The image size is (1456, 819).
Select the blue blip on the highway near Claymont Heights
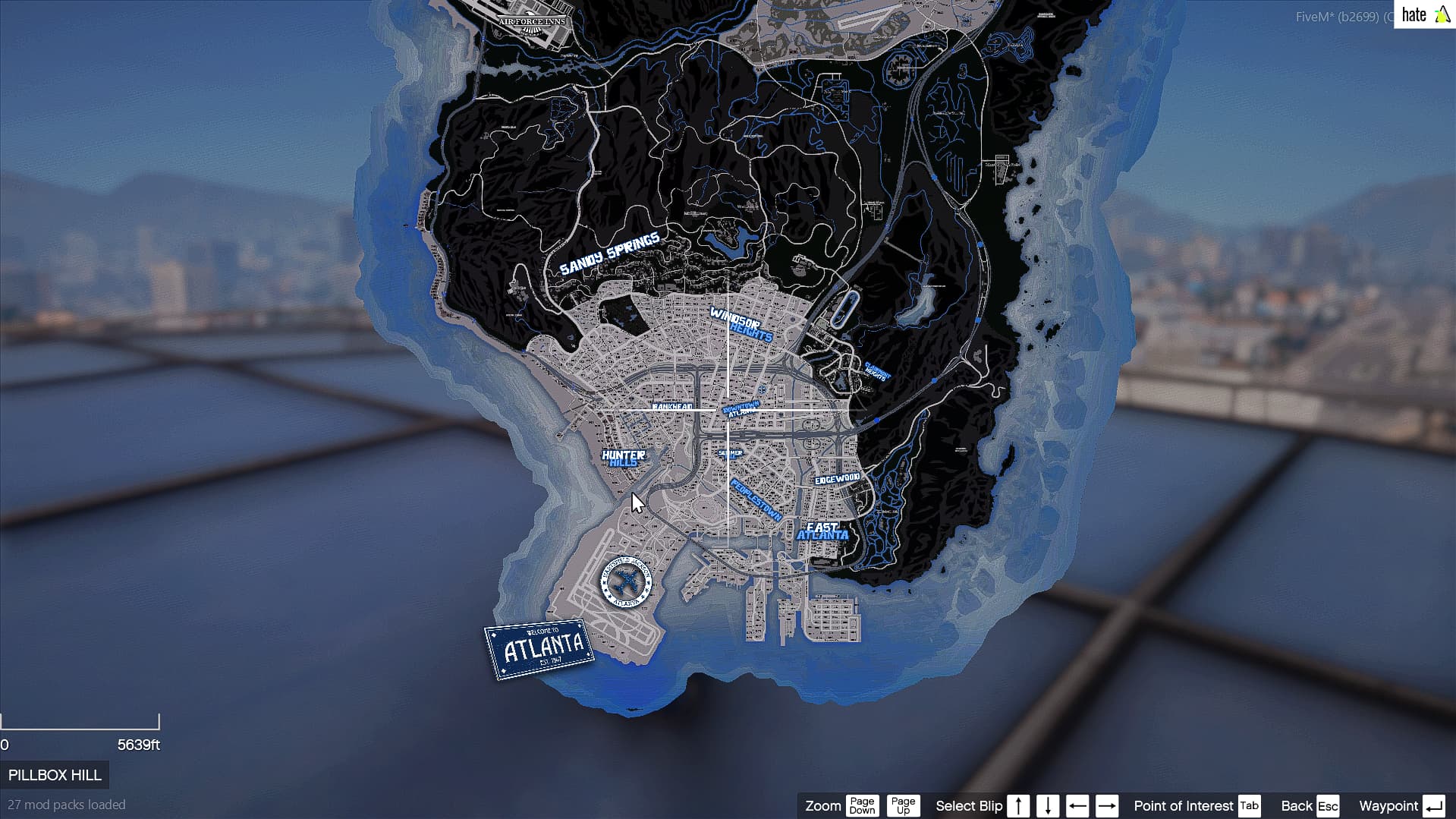point(934,380)
